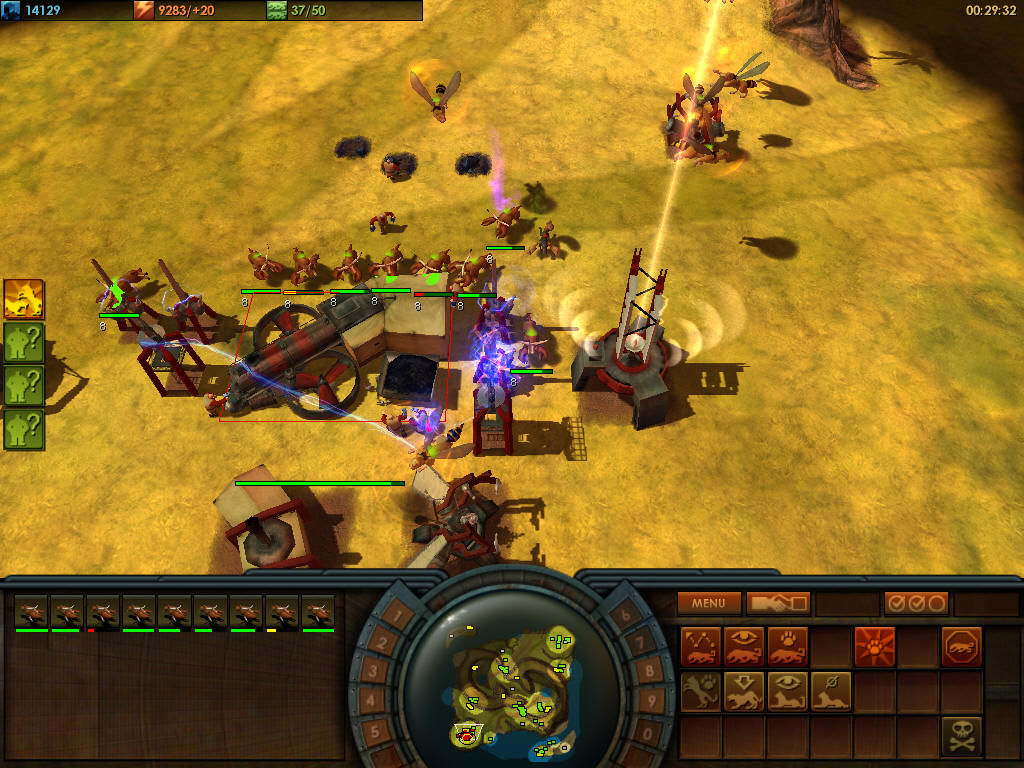Select the rearing animal with paw stance
The width and height of the screenshot is (1024, 768).
[x=700, y=691]
